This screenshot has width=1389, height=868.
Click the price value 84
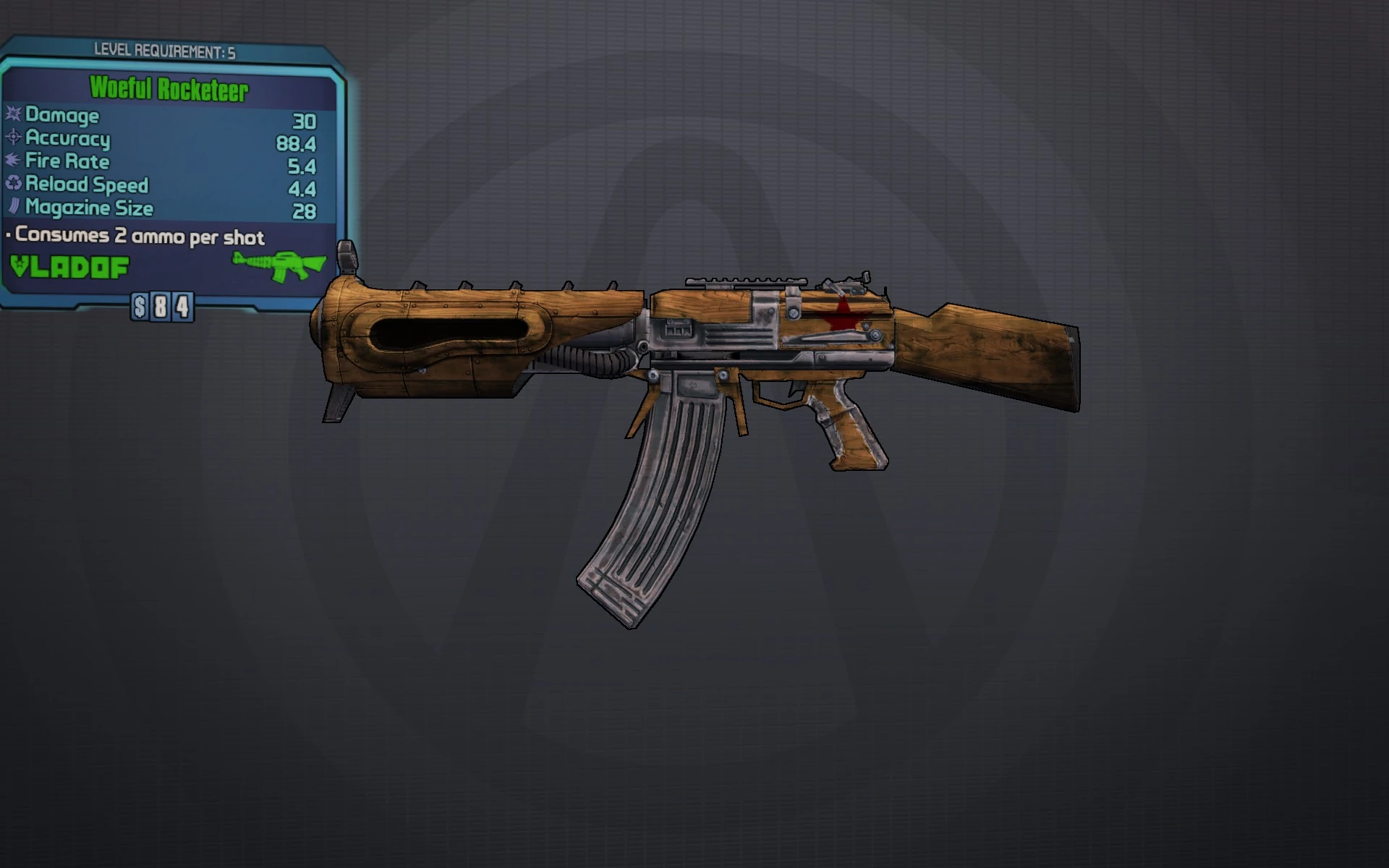click(x=170, y=308)
